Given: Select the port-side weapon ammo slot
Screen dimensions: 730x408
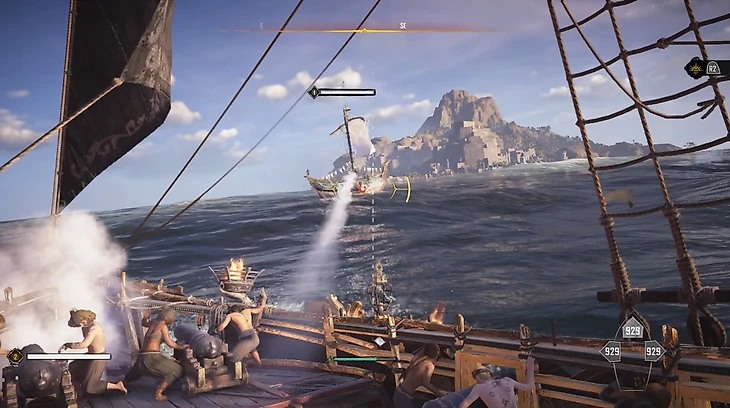Looking at the screenshot, I should tap(609, 351).
